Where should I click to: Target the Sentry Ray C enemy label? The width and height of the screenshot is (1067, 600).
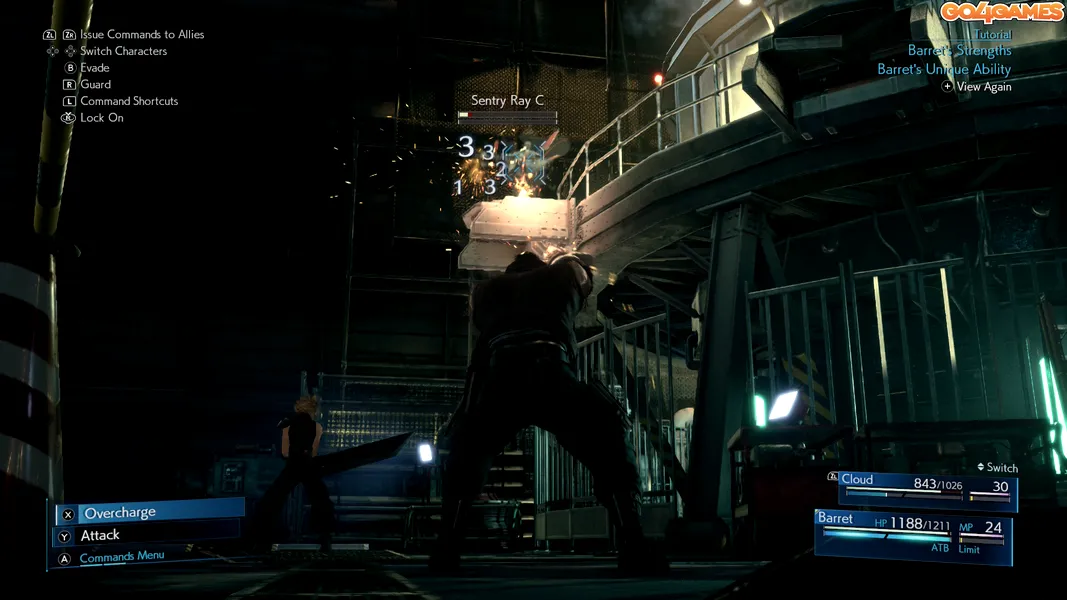507,101
